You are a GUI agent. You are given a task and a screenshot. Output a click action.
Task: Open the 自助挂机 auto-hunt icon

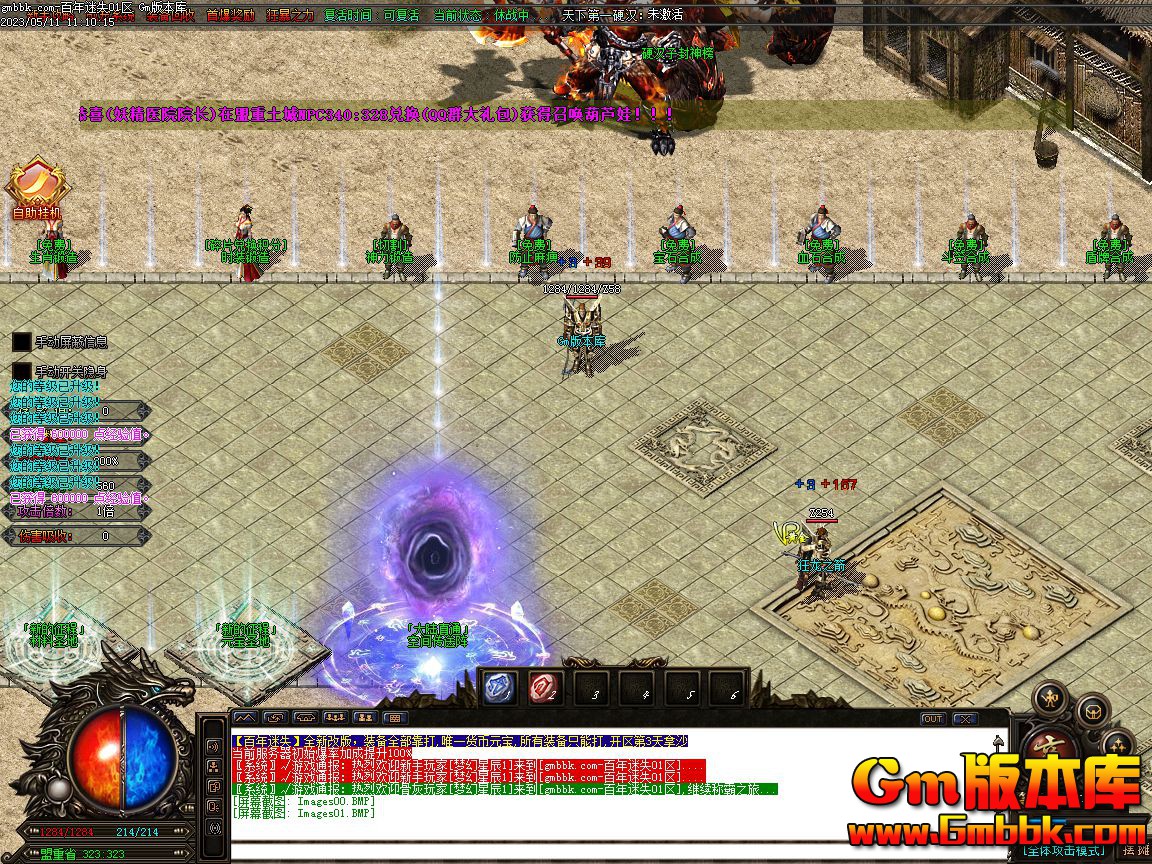point(37,186)
